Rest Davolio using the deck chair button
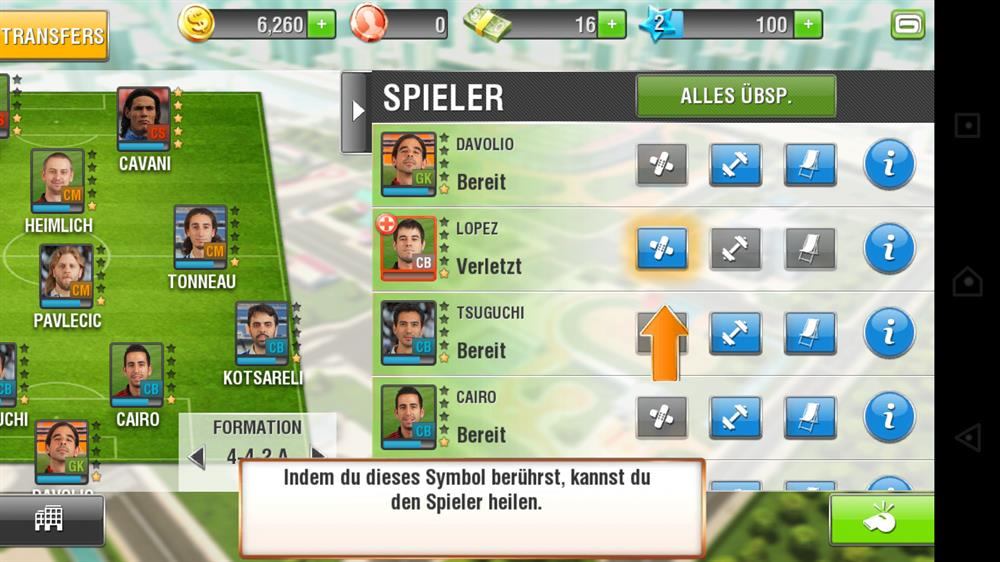The width and height of the screenshot is (1000, 562). 810,165
